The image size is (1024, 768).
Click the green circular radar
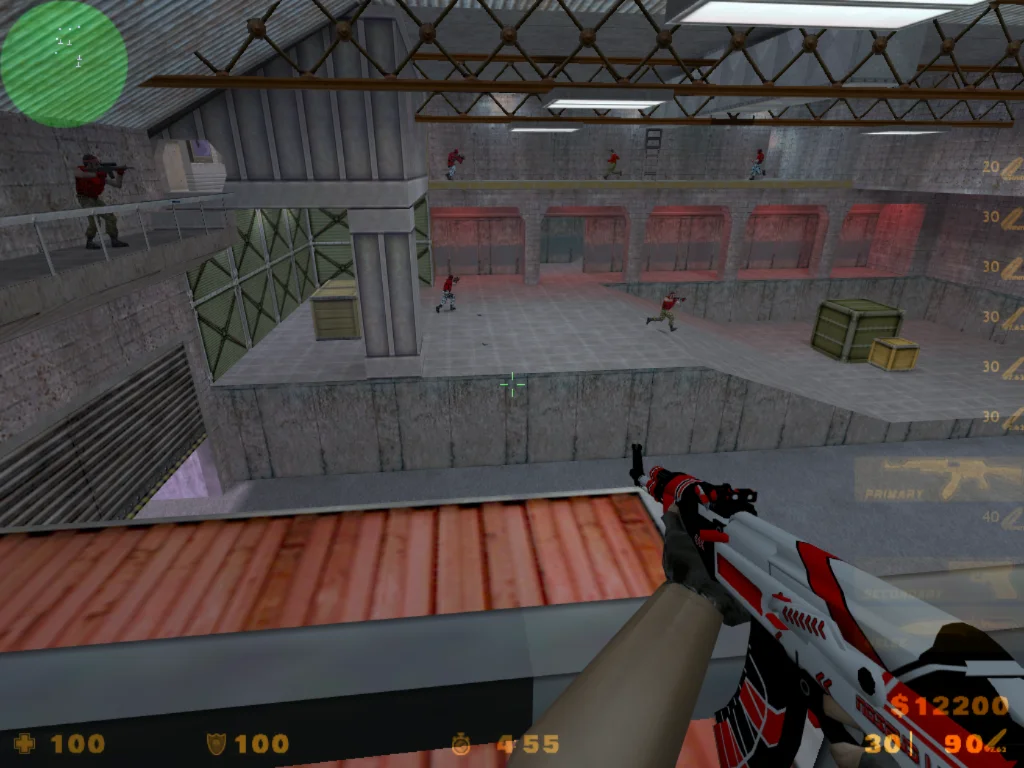[x=64, y=64]
